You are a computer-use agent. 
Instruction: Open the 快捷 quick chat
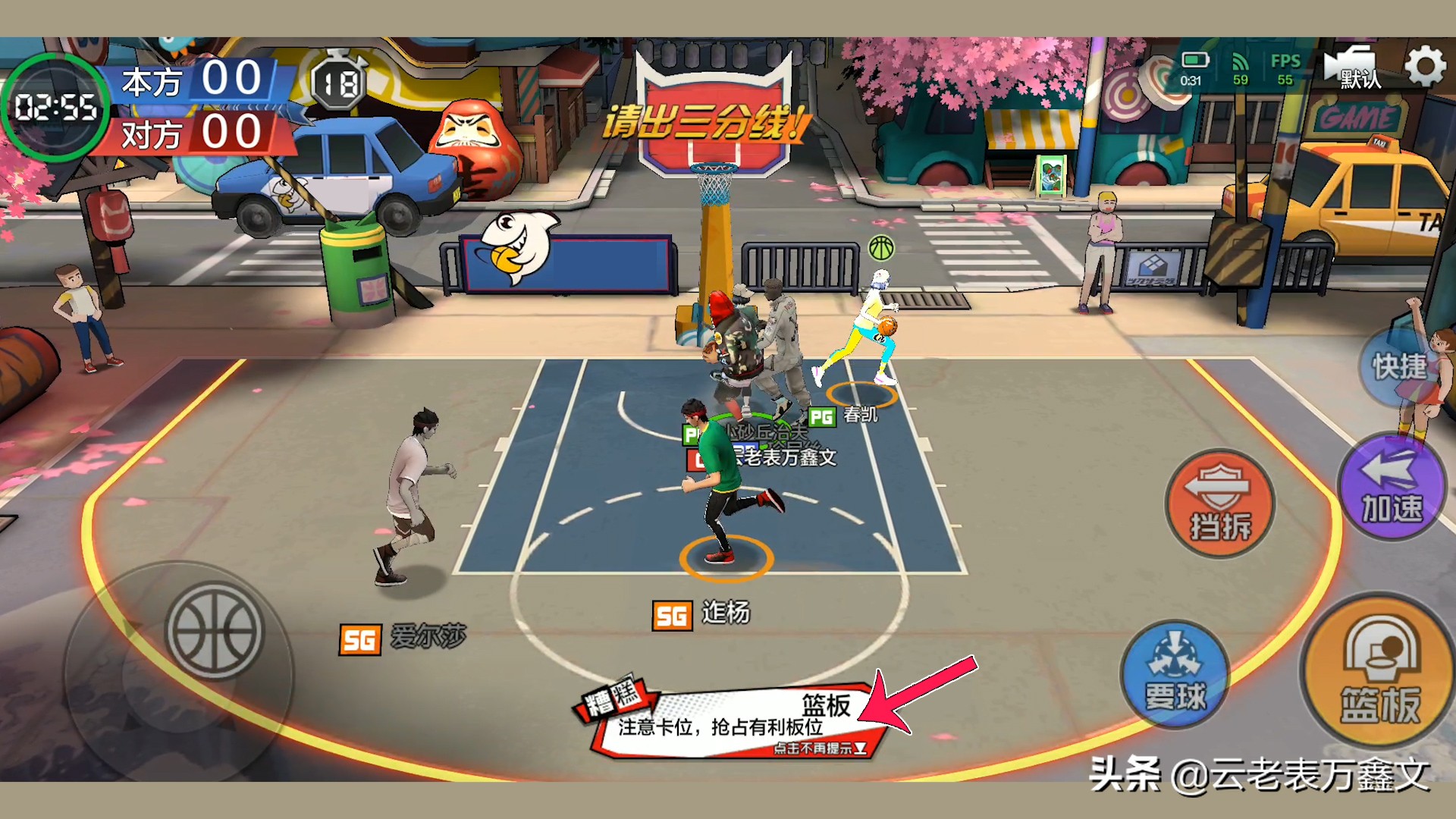pyautogui.click(x=1399, y=367)
